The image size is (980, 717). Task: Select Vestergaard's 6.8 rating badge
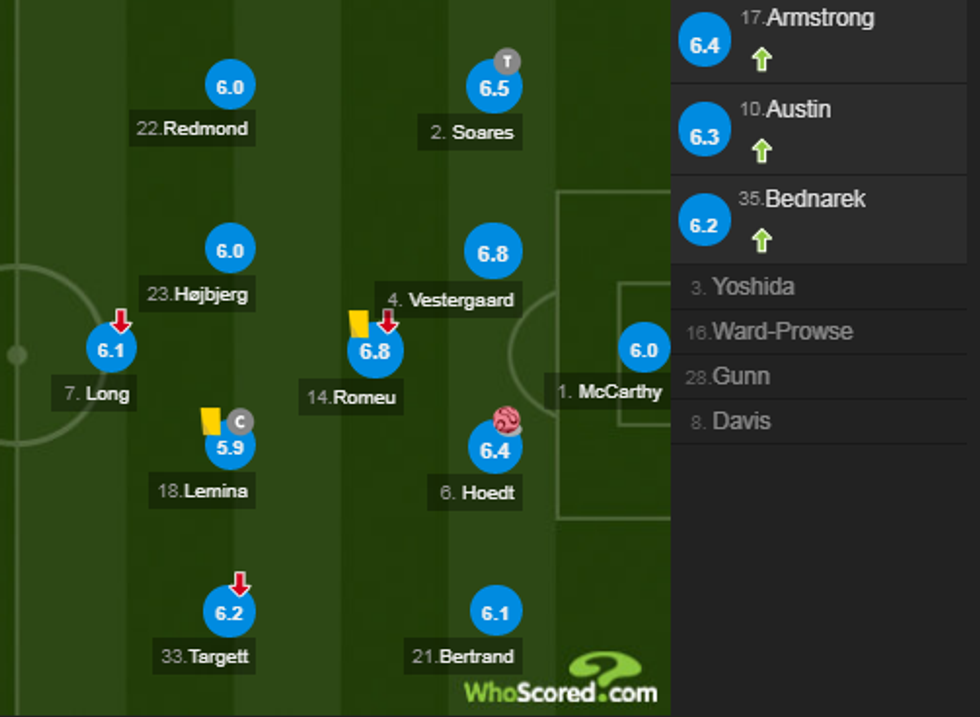493,253
